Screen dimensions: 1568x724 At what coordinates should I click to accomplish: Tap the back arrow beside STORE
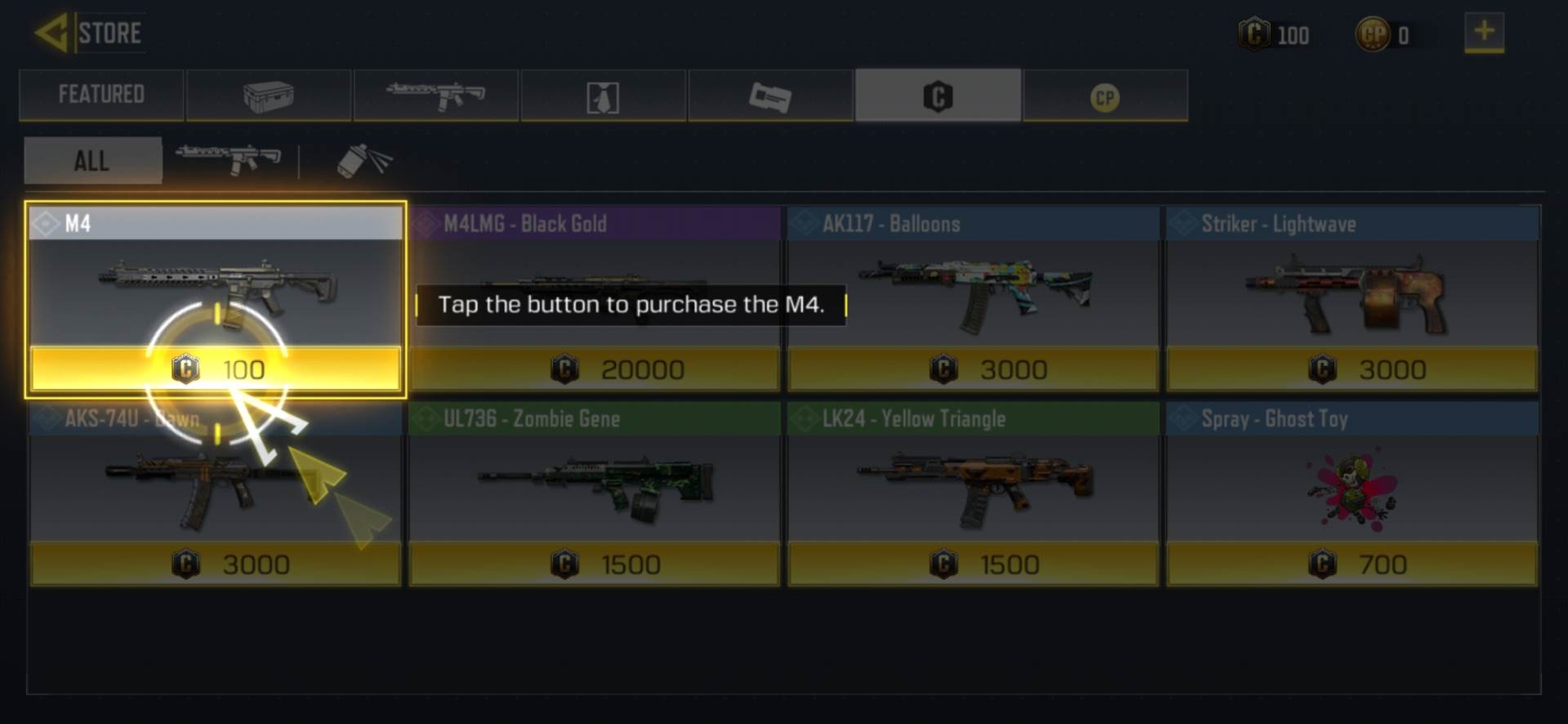[x=51, y=31]
